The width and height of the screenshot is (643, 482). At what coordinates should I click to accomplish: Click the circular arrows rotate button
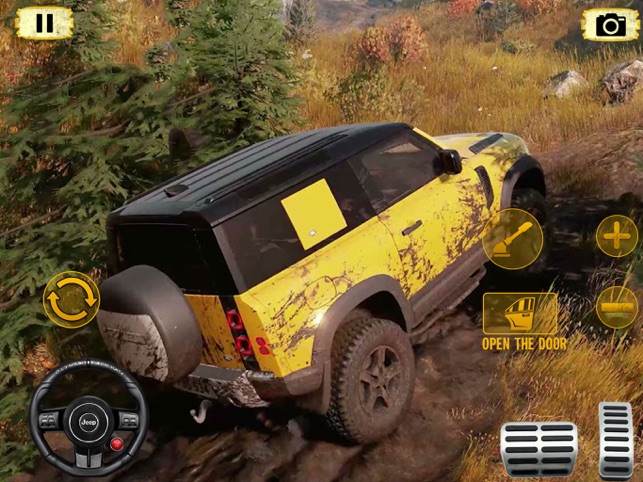click(x=71, y=298)
